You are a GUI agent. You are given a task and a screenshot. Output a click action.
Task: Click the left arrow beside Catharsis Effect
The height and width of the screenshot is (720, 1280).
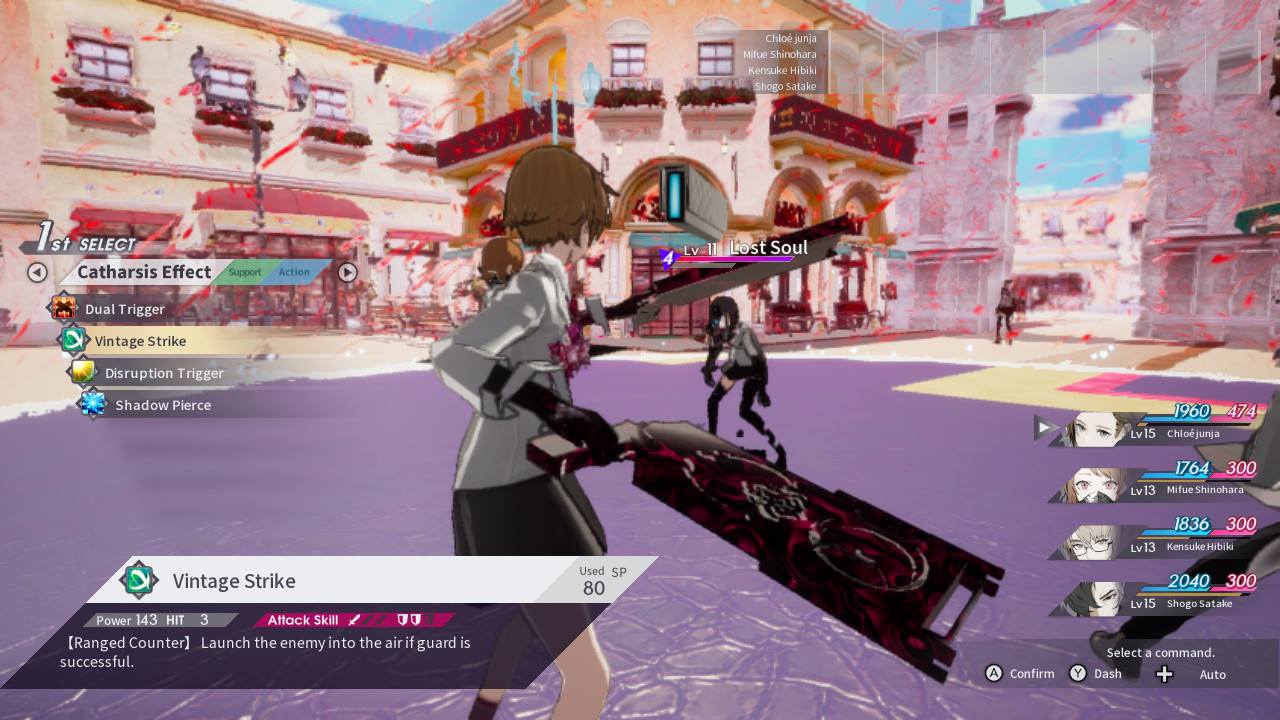coord(37,272)
